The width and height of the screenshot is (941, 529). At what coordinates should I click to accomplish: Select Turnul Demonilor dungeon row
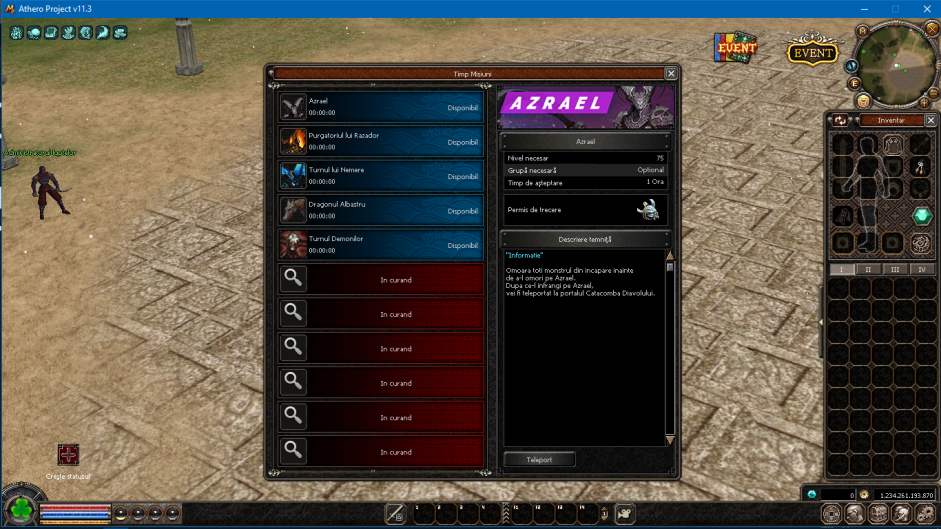point(380,245)
